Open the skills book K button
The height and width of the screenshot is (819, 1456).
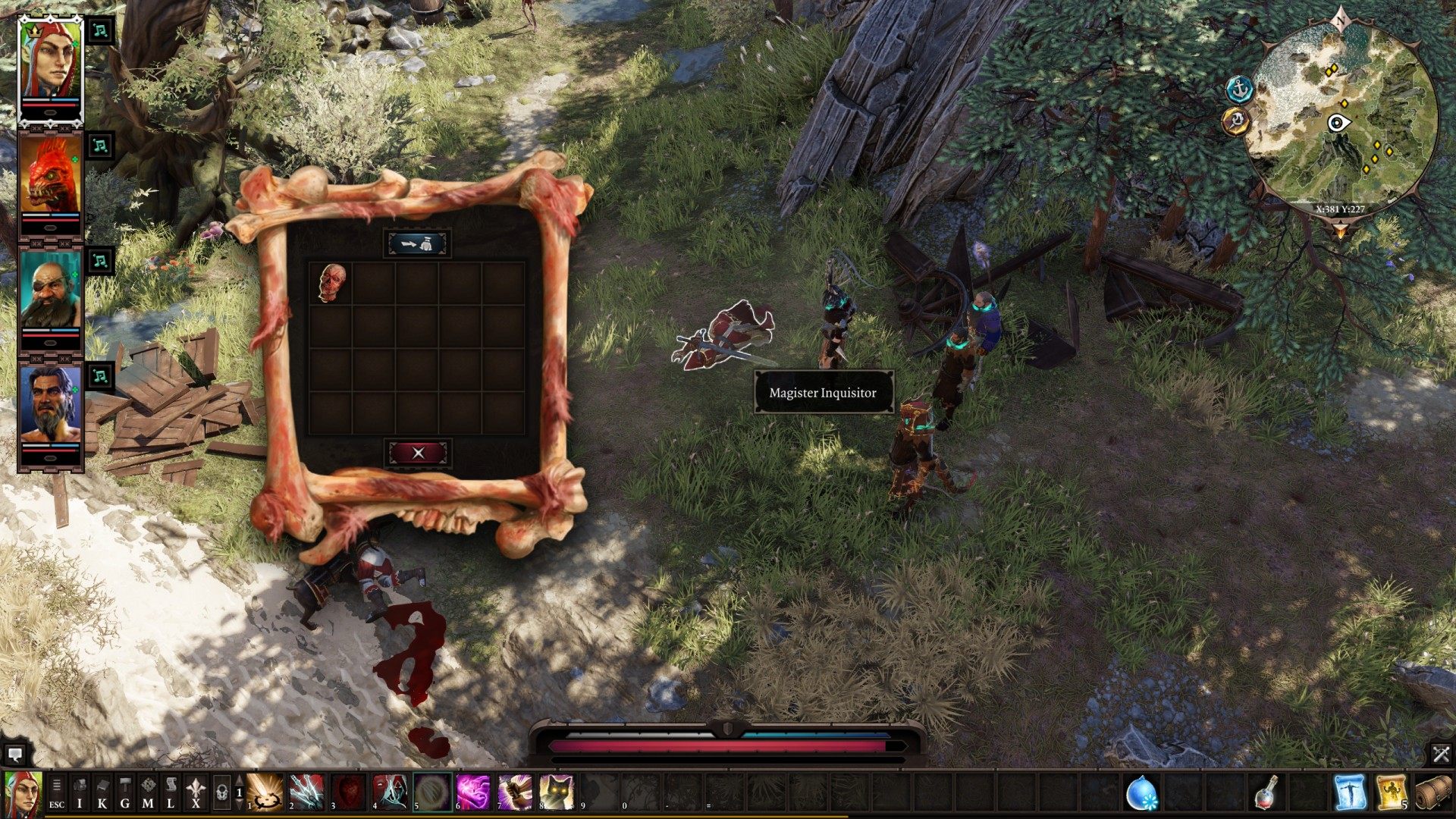pyautogui.click(x=102, y=793)
